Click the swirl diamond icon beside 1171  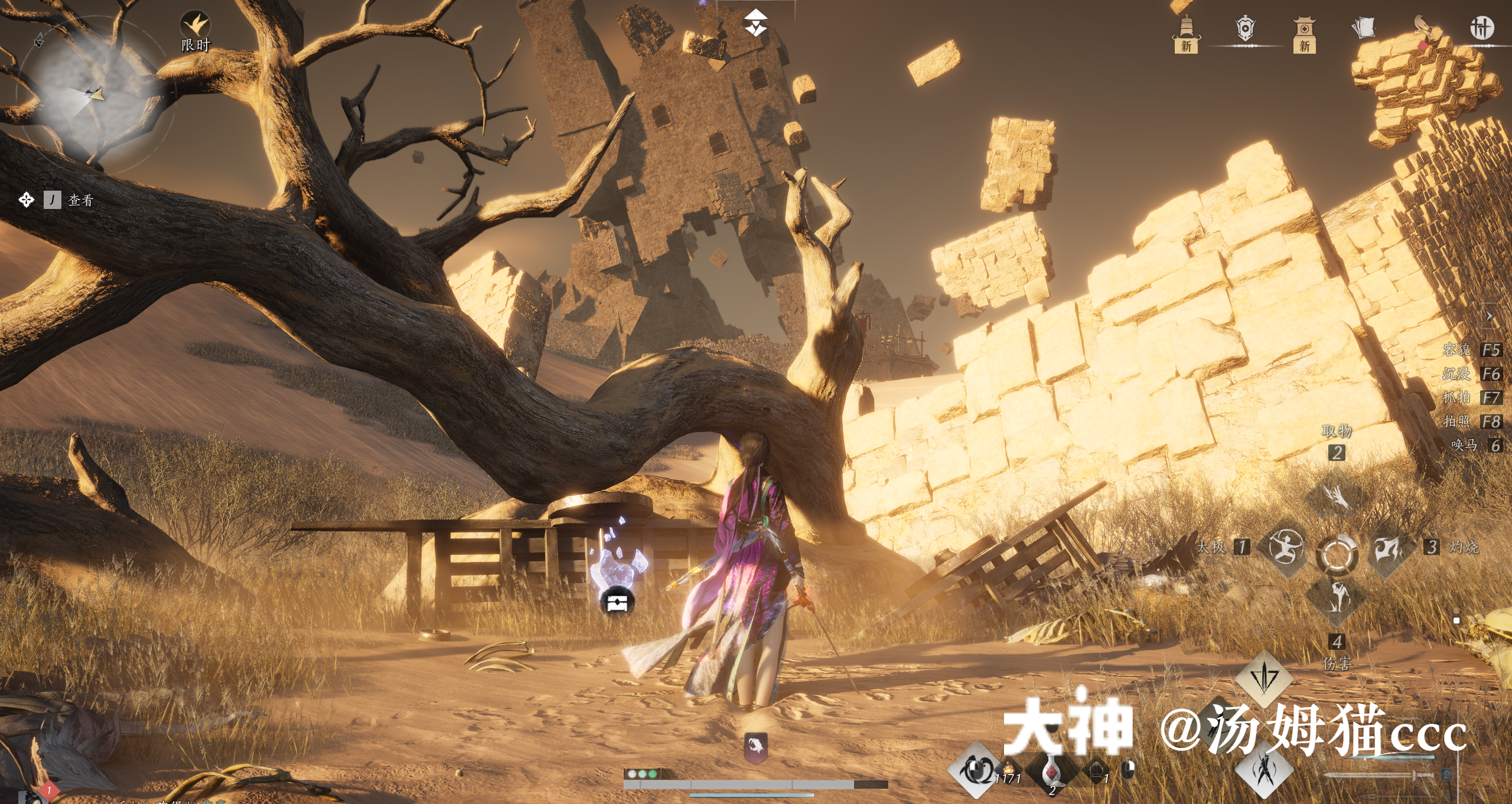click(975, 770)
